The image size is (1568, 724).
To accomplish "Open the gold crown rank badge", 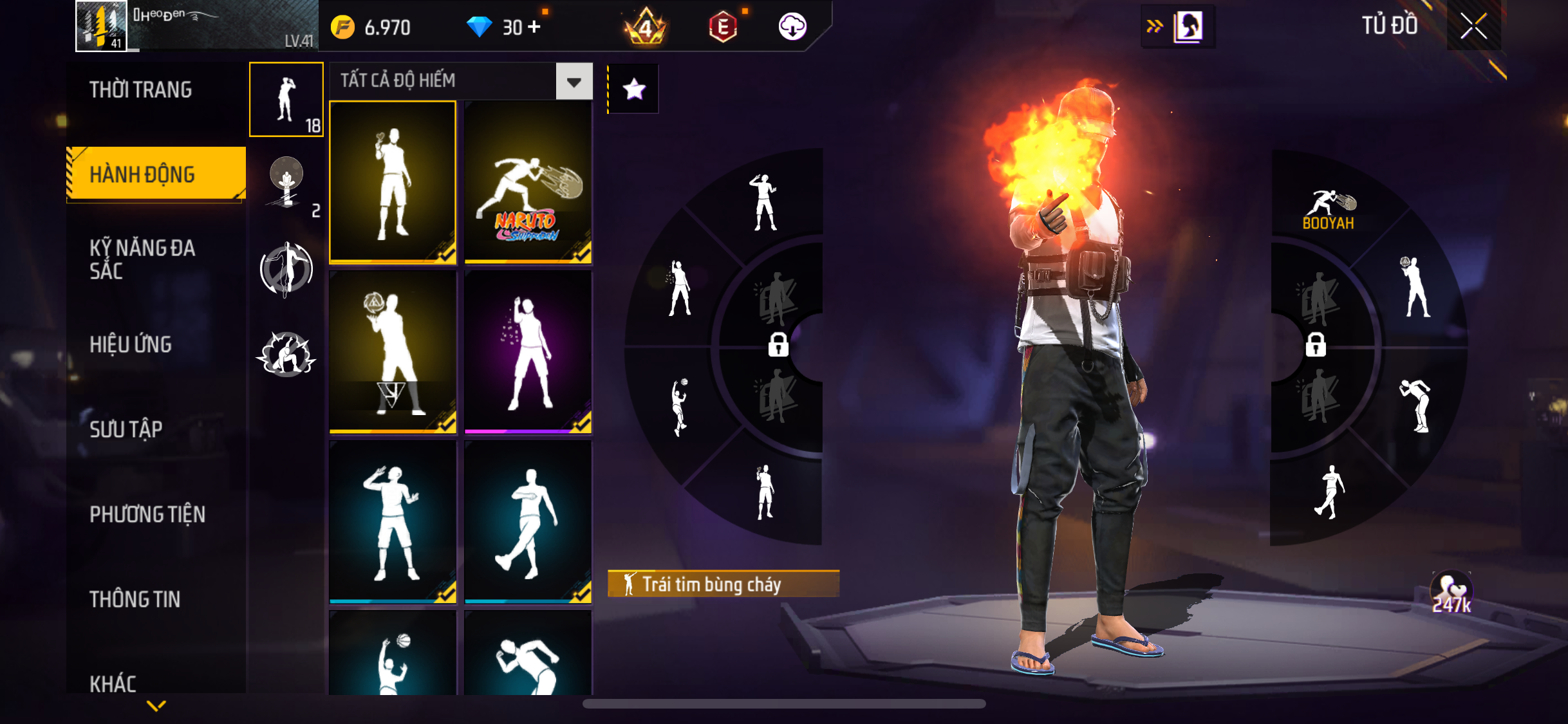I will click(646, 27).
